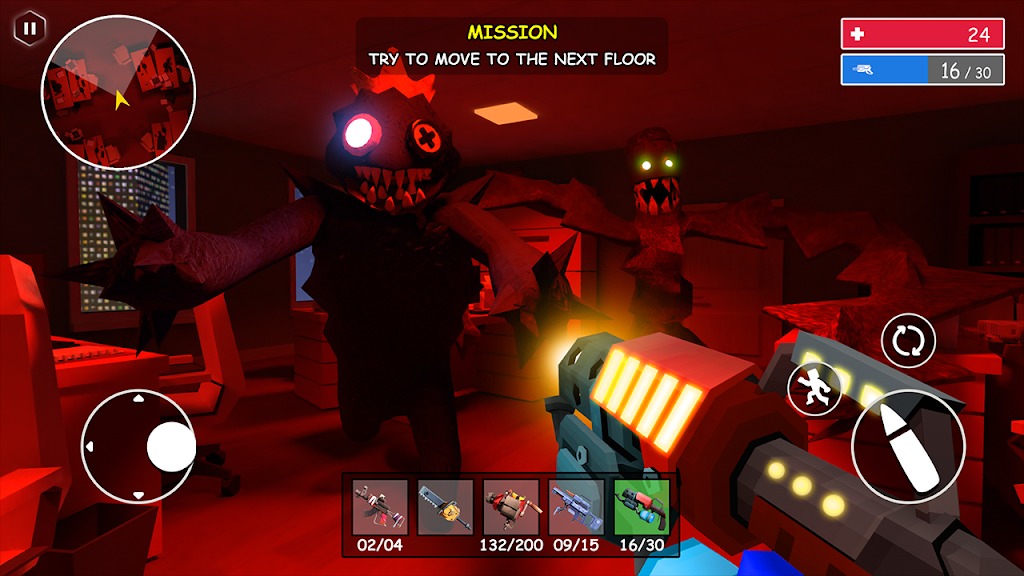1024x576 pixels.
Task: Select the highlighted green weapon slot
Action: point(641,507)
